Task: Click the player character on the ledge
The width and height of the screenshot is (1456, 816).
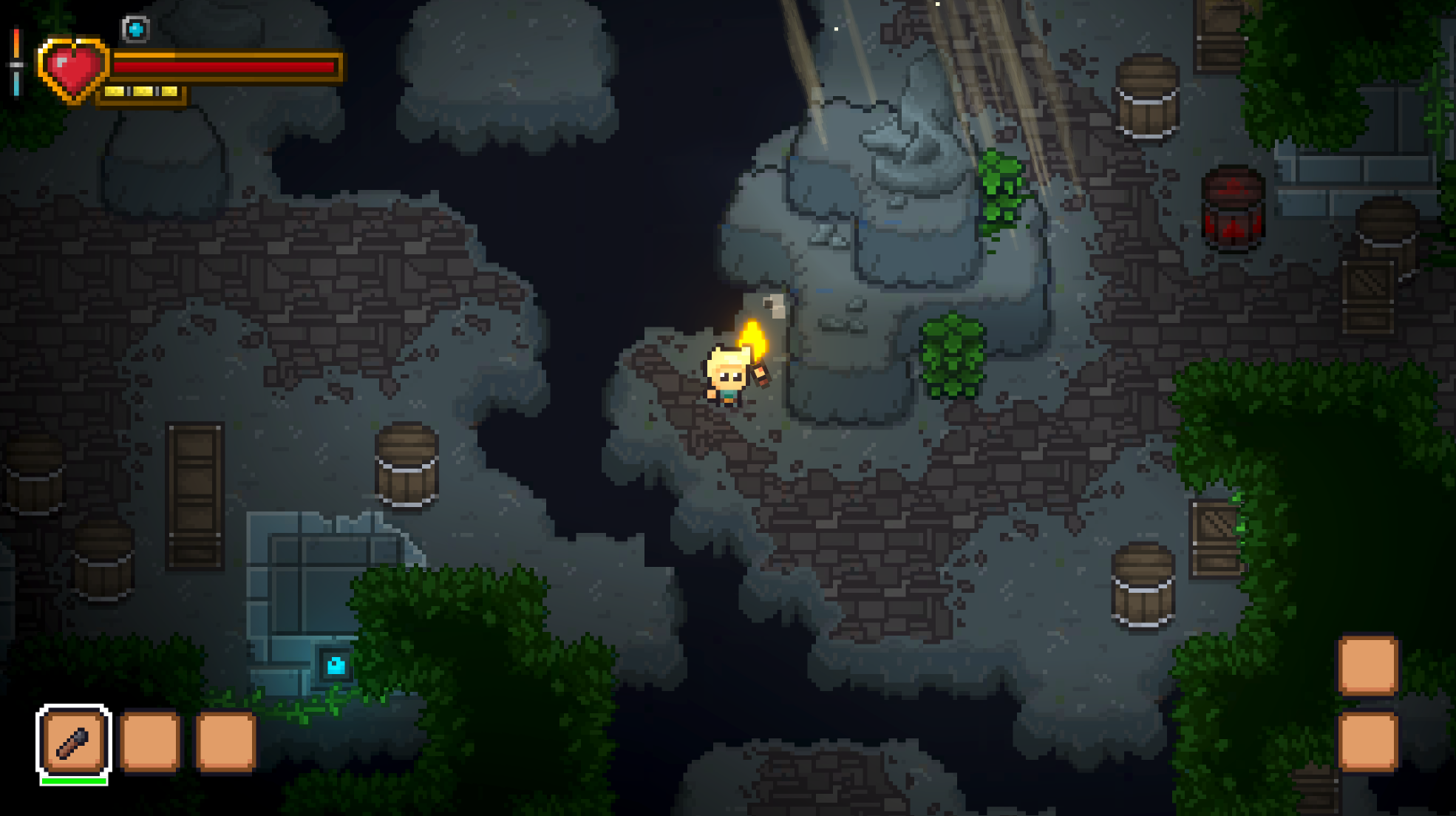Action: tap(728, 377)
